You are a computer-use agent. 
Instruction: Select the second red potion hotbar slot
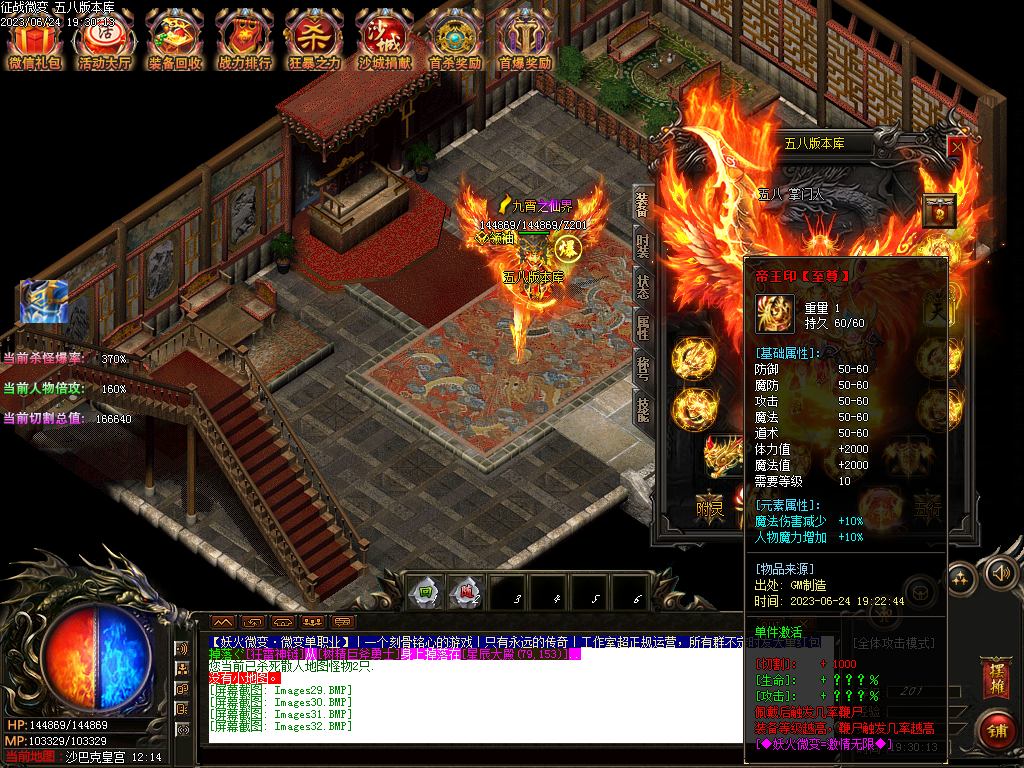point(465,592)
